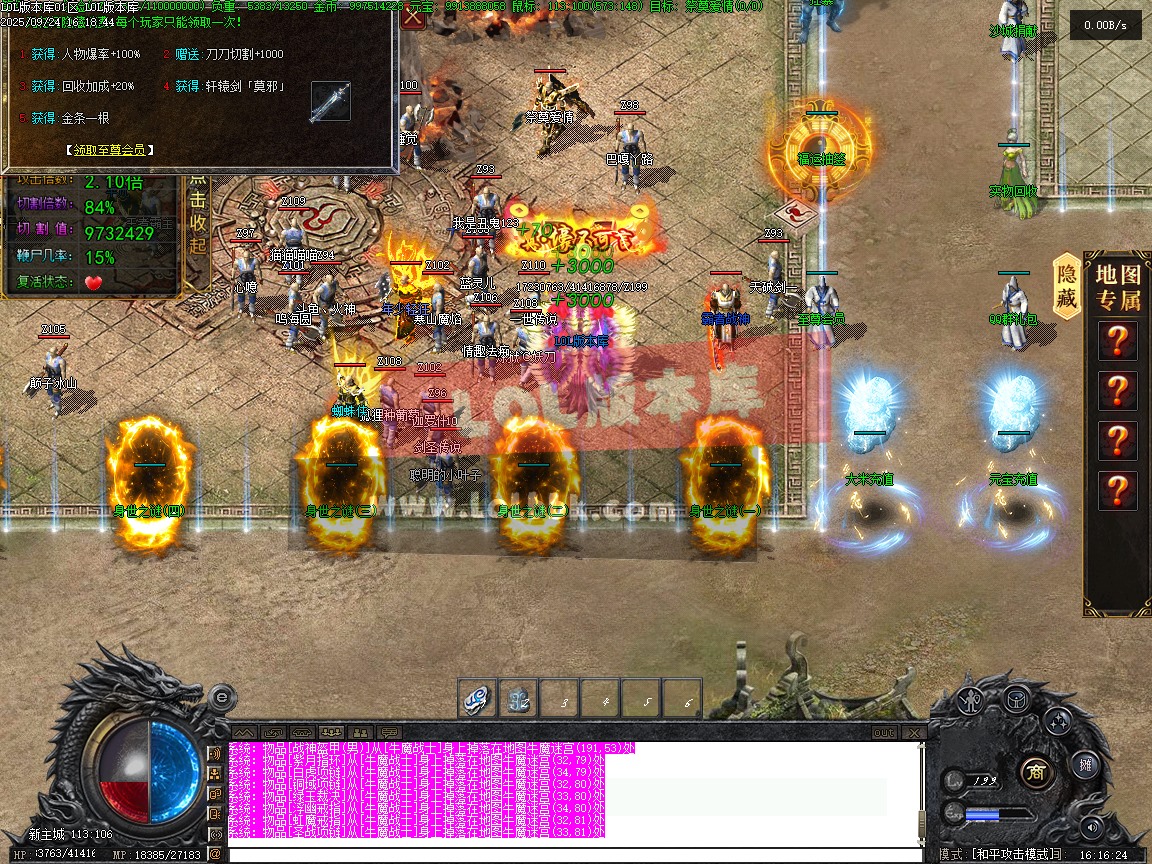Hide the map panel with 隐藏 button

tap(1067, 287)
